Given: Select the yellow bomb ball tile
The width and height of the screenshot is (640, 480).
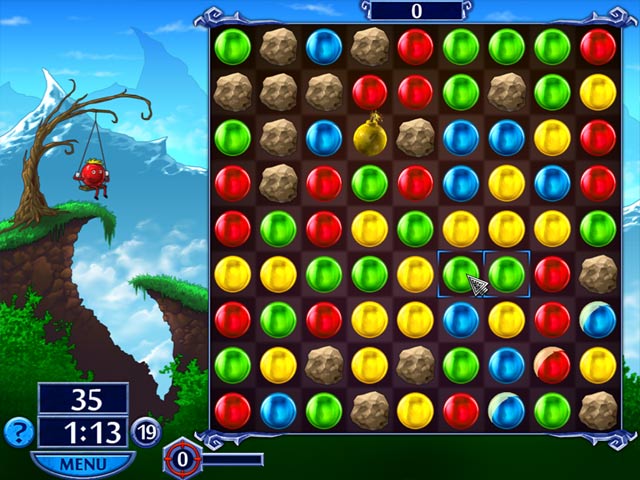Looking at the screenshot, I should (369, 135).
